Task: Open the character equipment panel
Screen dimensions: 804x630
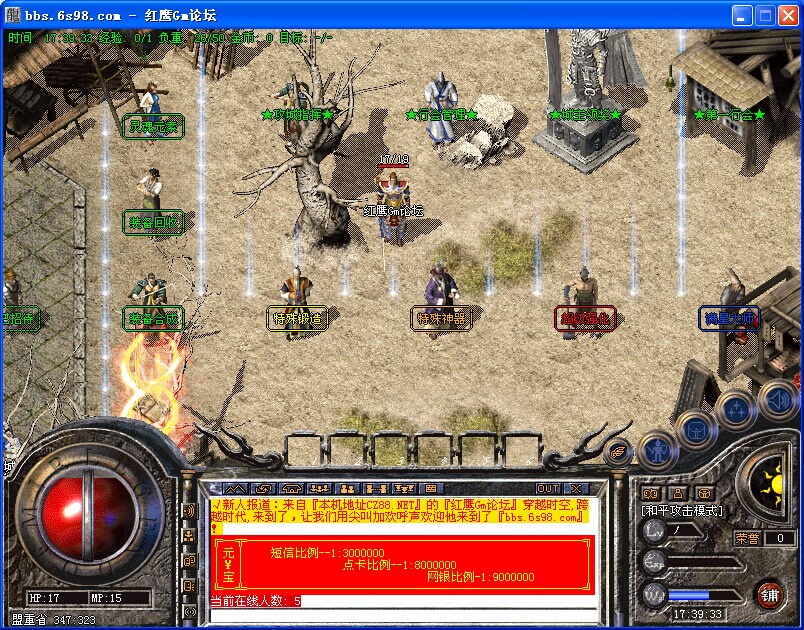Action: point(655,453)
